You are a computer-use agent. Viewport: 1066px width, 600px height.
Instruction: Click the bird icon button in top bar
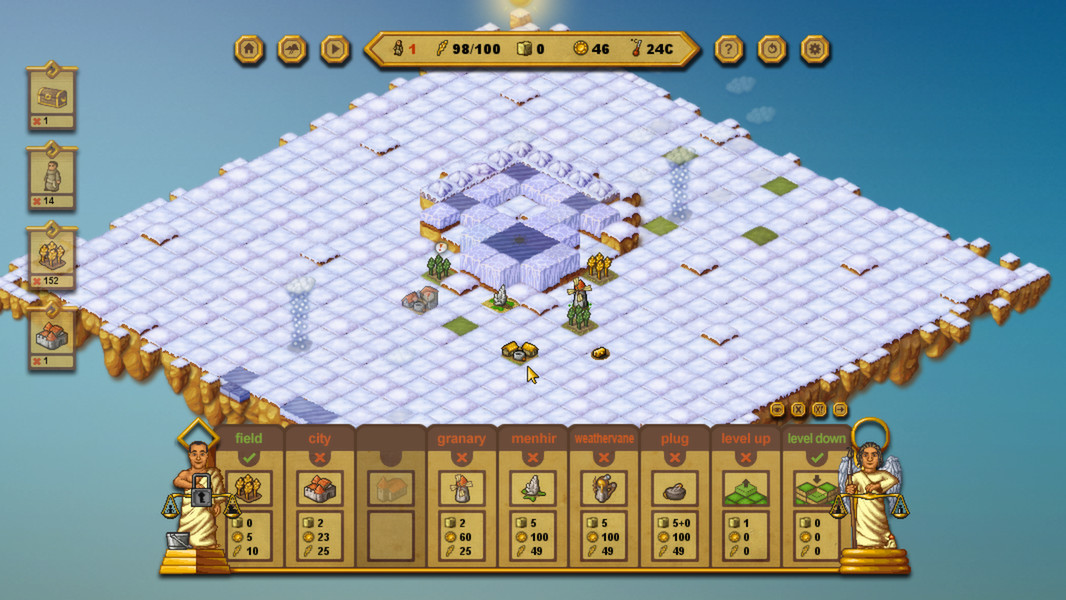coord(292,49)
